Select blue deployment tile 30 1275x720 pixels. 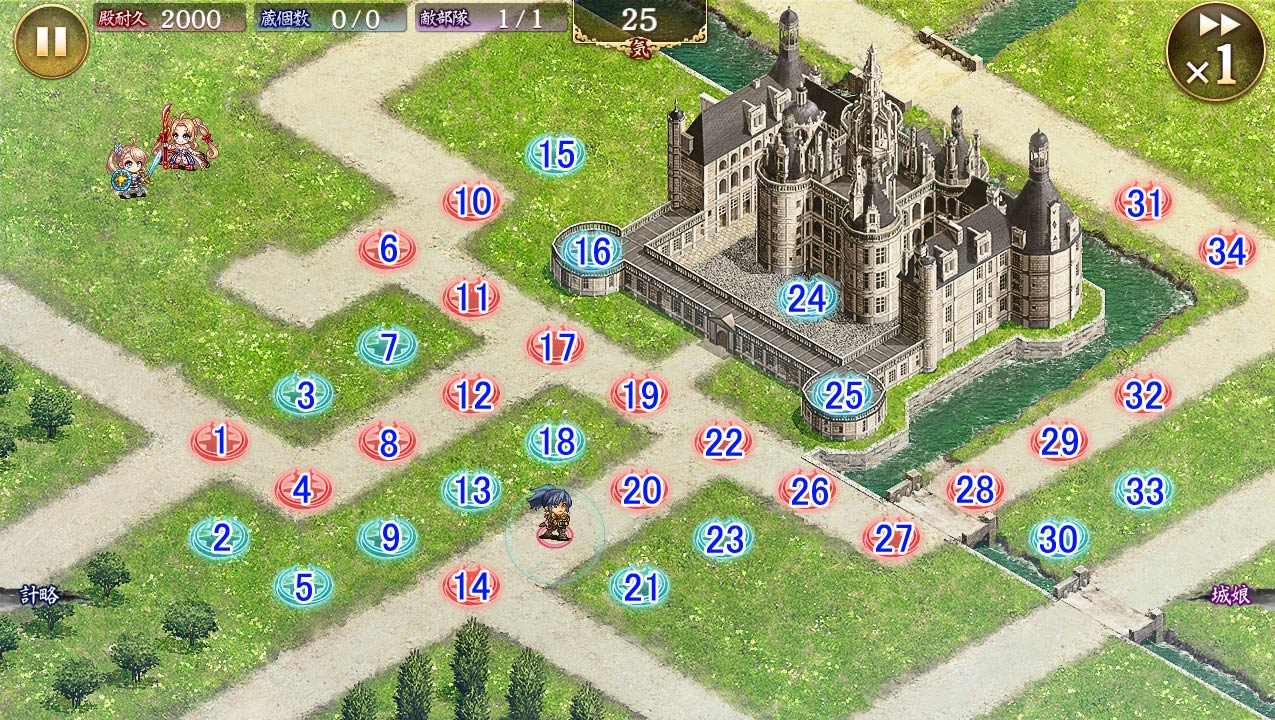pos(1059,540)
